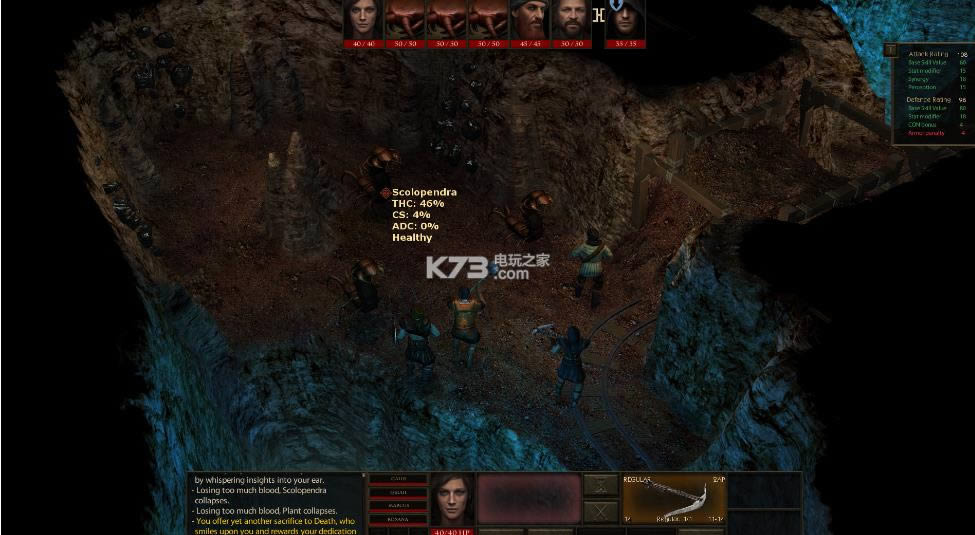Screen dimensions: 975x535
Task: Click the player portrait in the bottom bar
Action: click(x=452, y=497)
